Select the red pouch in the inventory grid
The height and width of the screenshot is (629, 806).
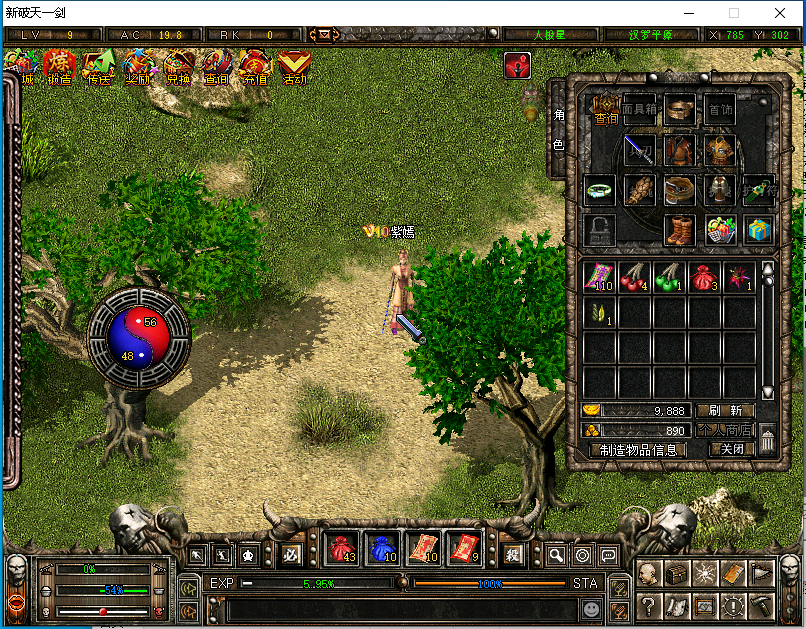[704, 276]
